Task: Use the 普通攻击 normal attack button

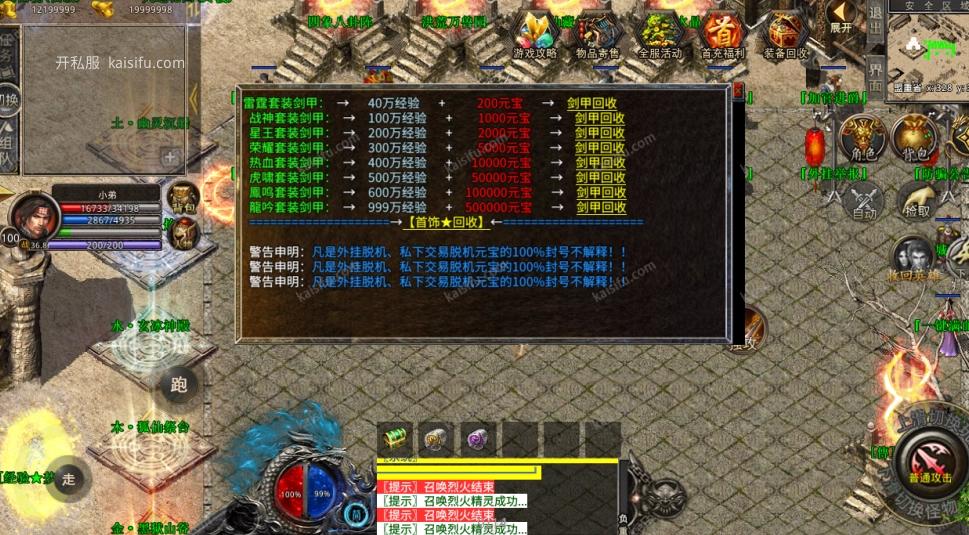Action: click(x=930, y=462)
